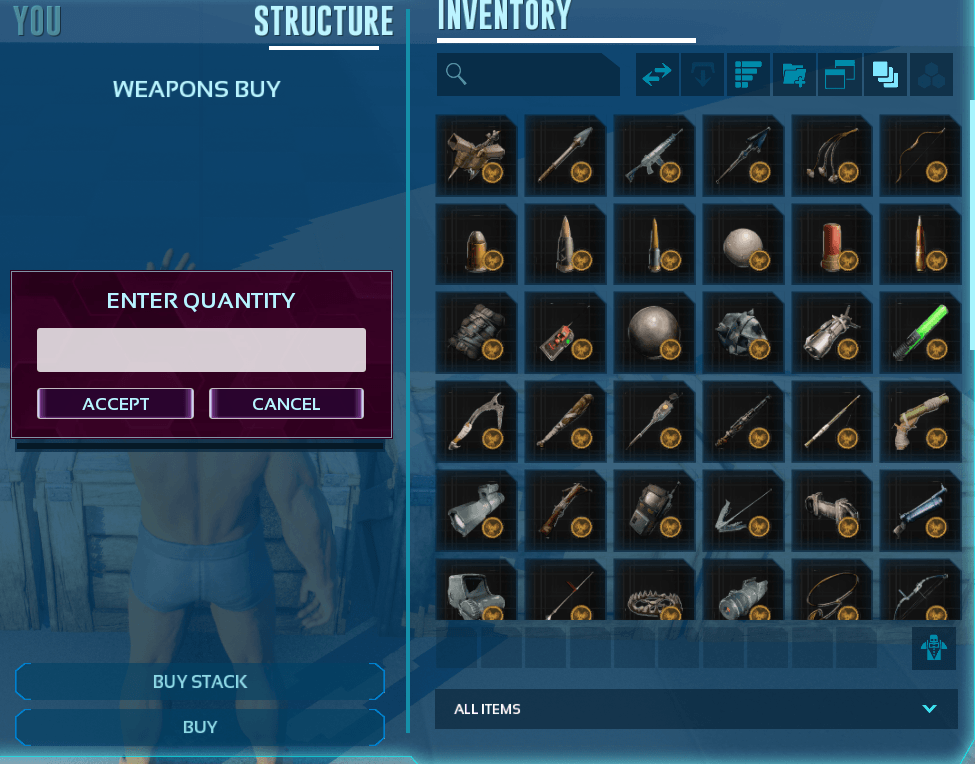This screenshot has width=975, height=764.
Task: Click the Buy Stack button
Action: [x=200, y=682]
